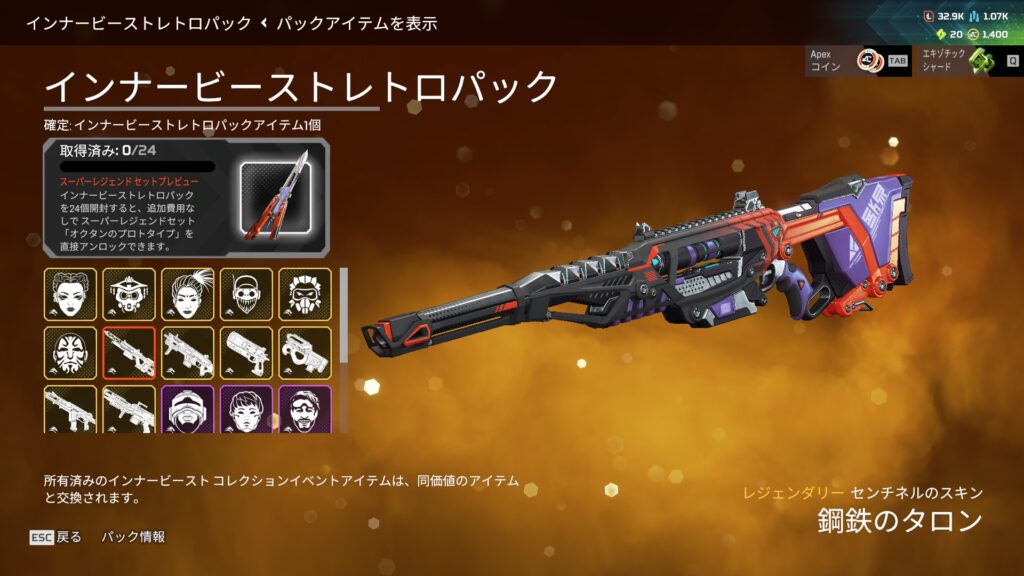Select the Loba braided-hair legend item
Screen dimensions: 1024x576
70,294
